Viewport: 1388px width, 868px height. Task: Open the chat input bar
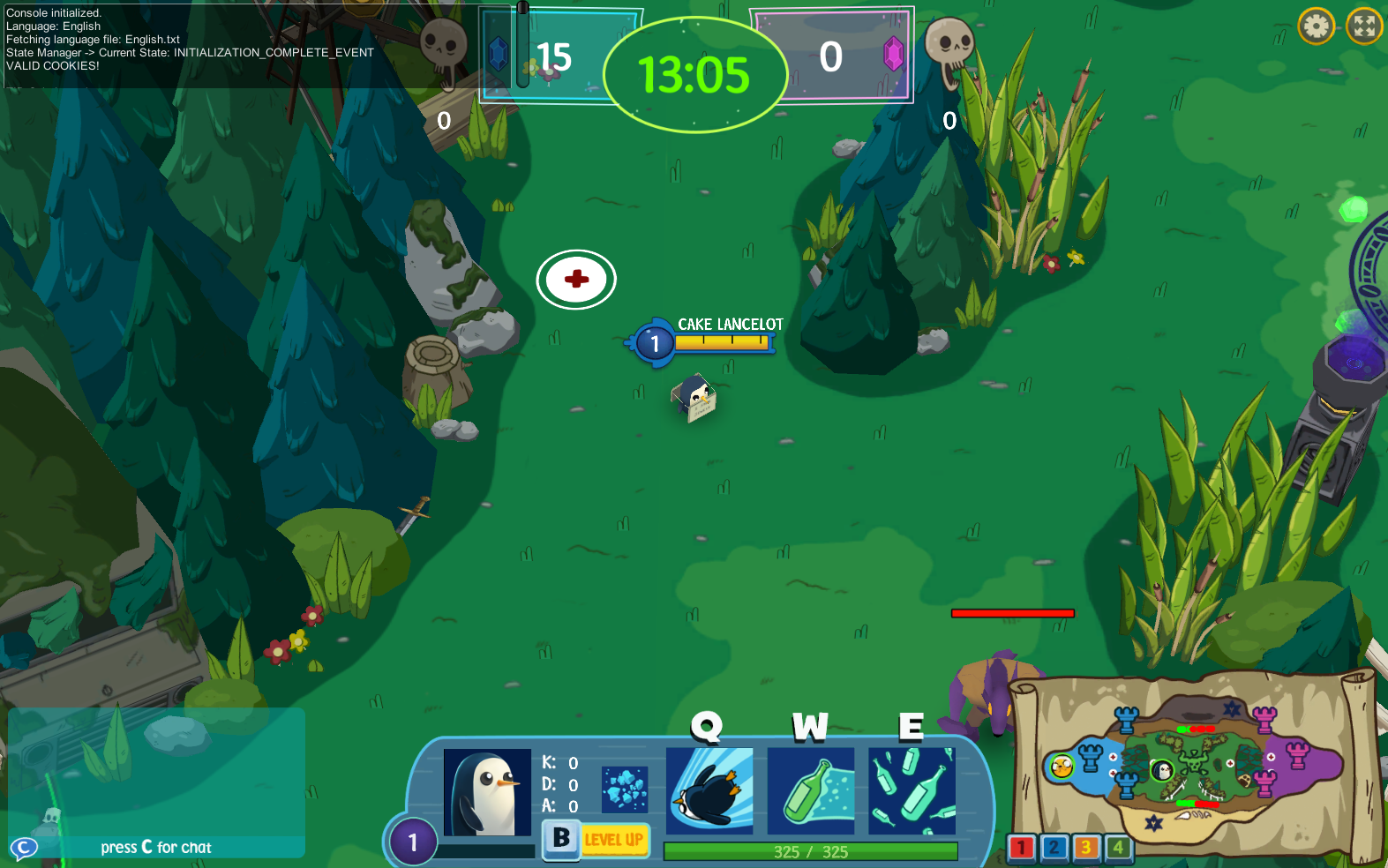point(157,848)
